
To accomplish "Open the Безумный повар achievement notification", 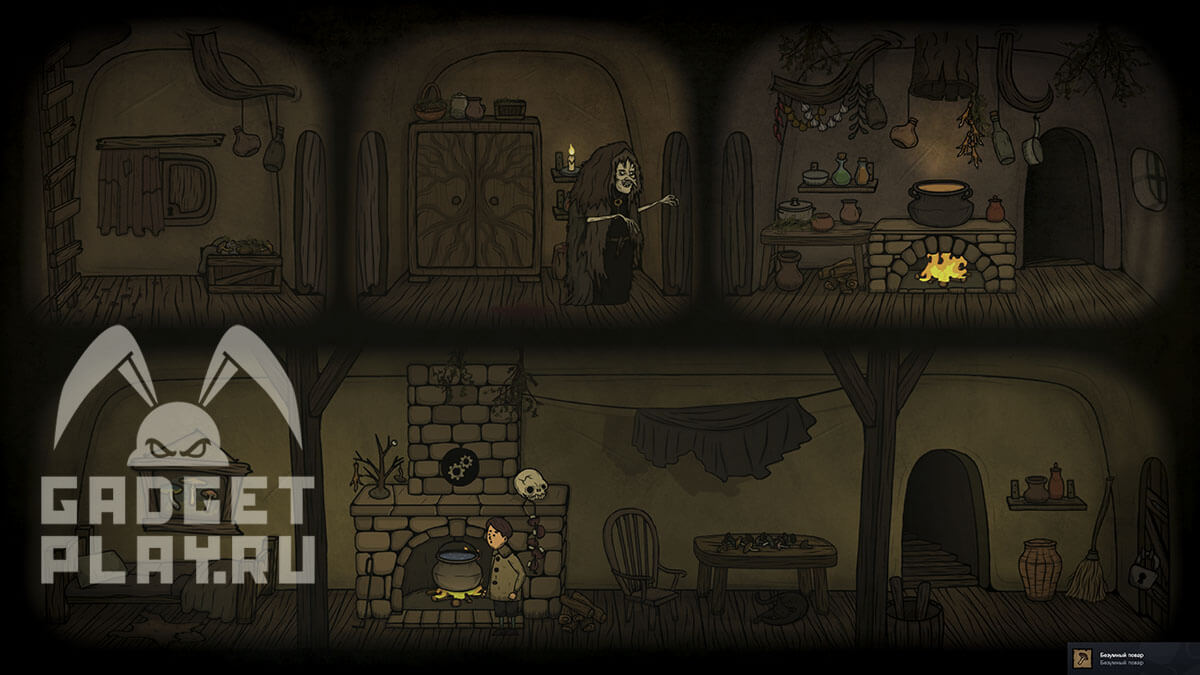I will [1134, 658].
